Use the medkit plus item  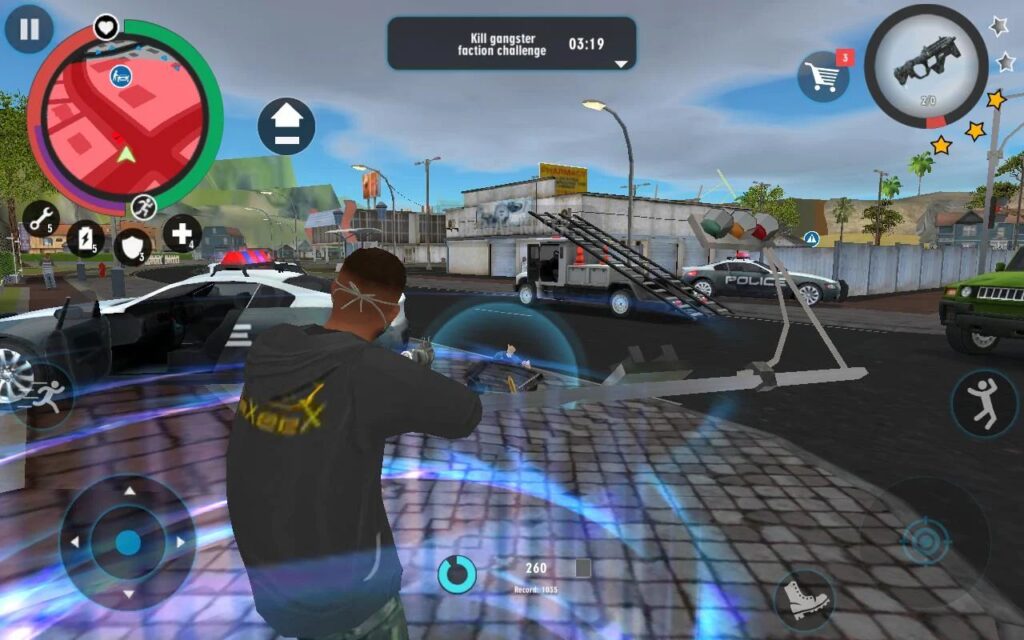pyautogui.click(x=182, y=233)
